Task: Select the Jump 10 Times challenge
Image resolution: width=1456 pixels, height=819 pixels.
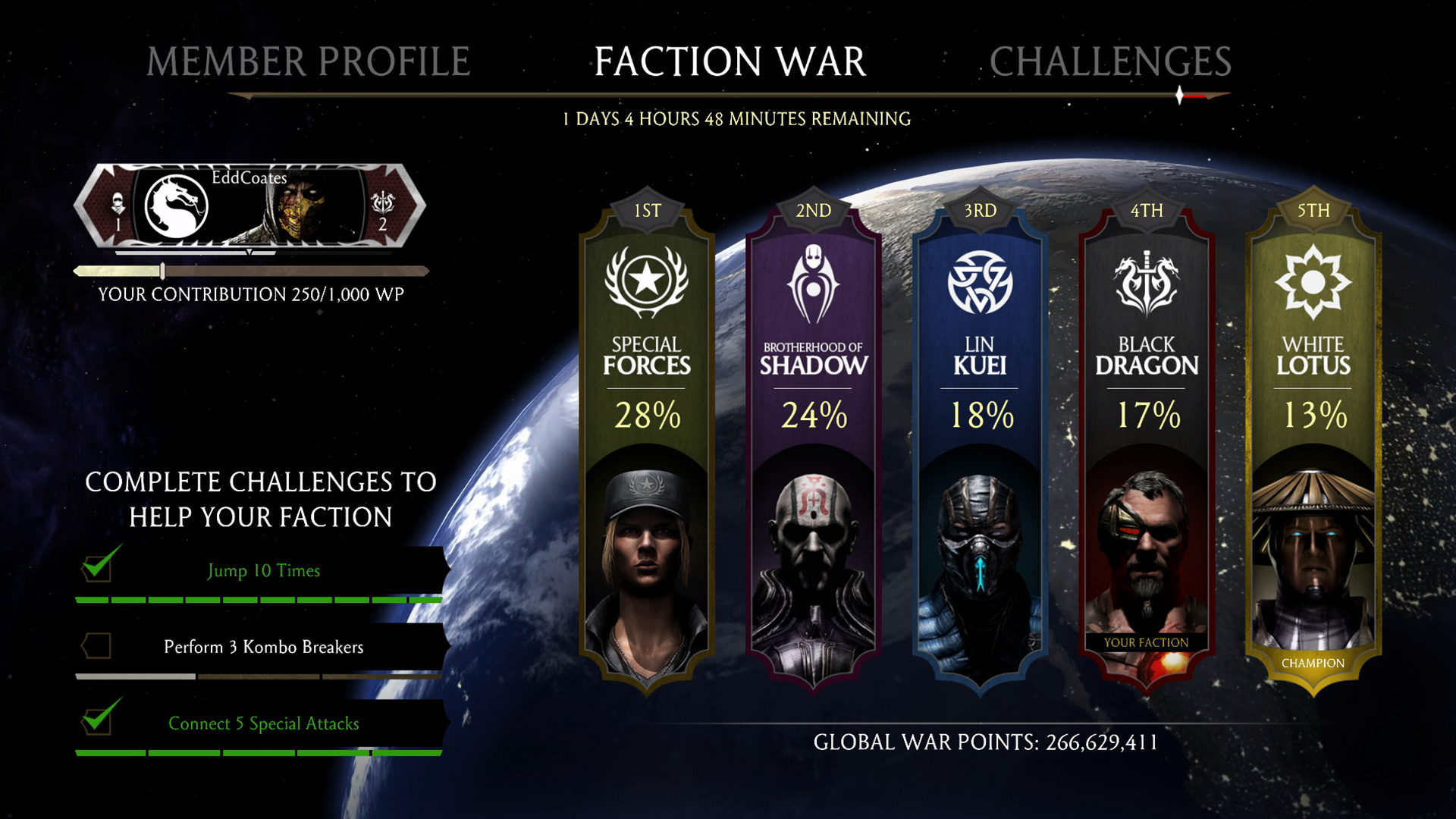Action: coord(262,571)
